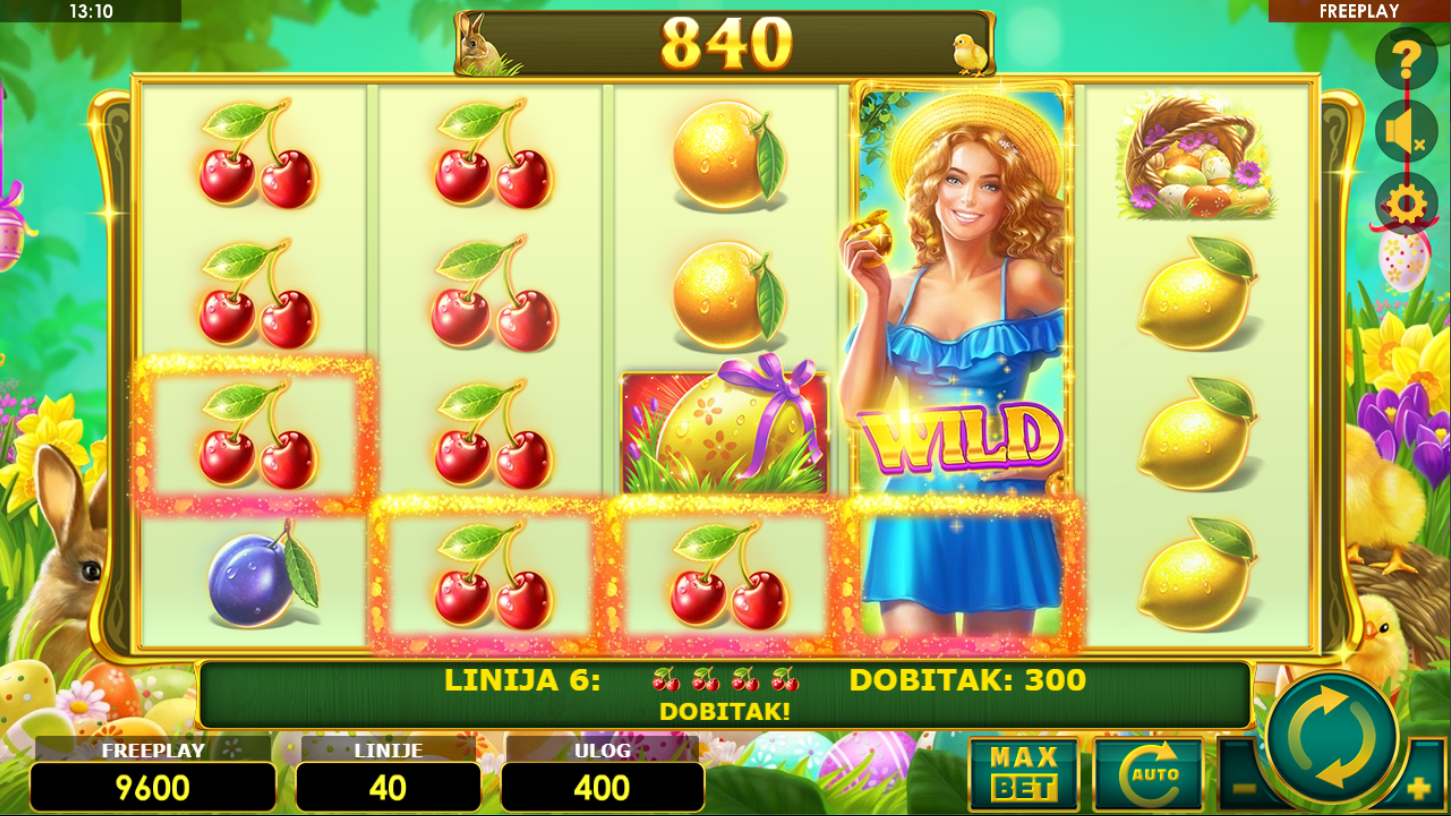Screen dimensions: 1451x816
Task: Start AUTO spin mode
Action: click(1148, 774)
